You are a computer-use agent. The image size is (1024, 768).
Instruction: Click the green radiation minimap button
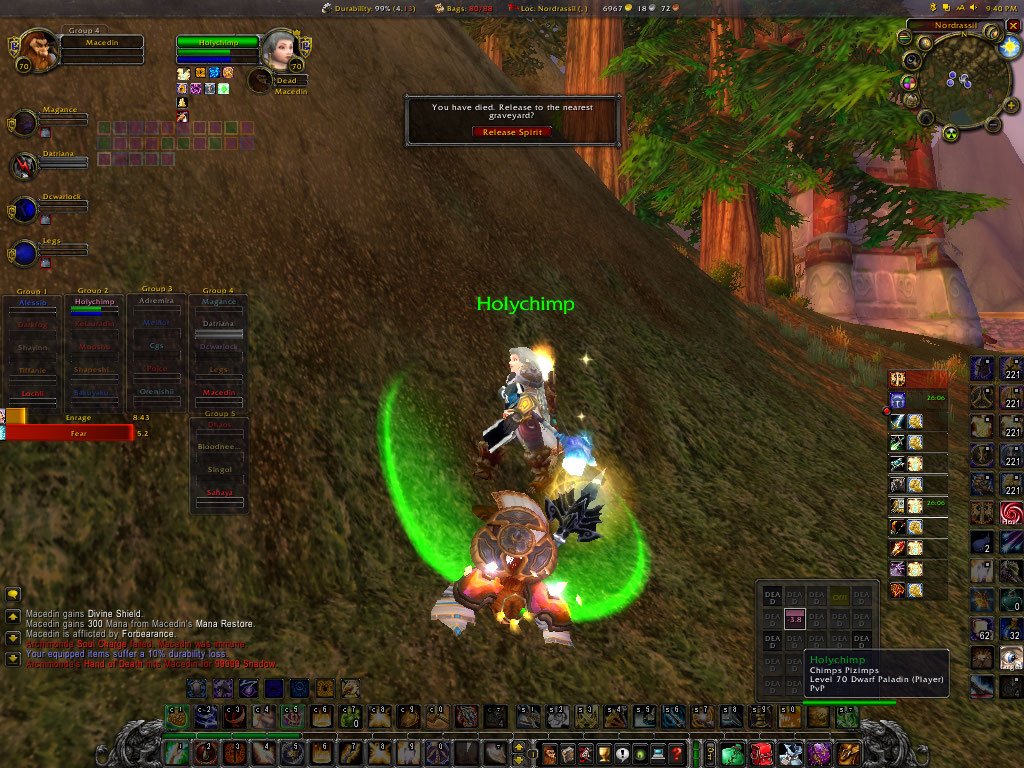click(x=951, y=134)
